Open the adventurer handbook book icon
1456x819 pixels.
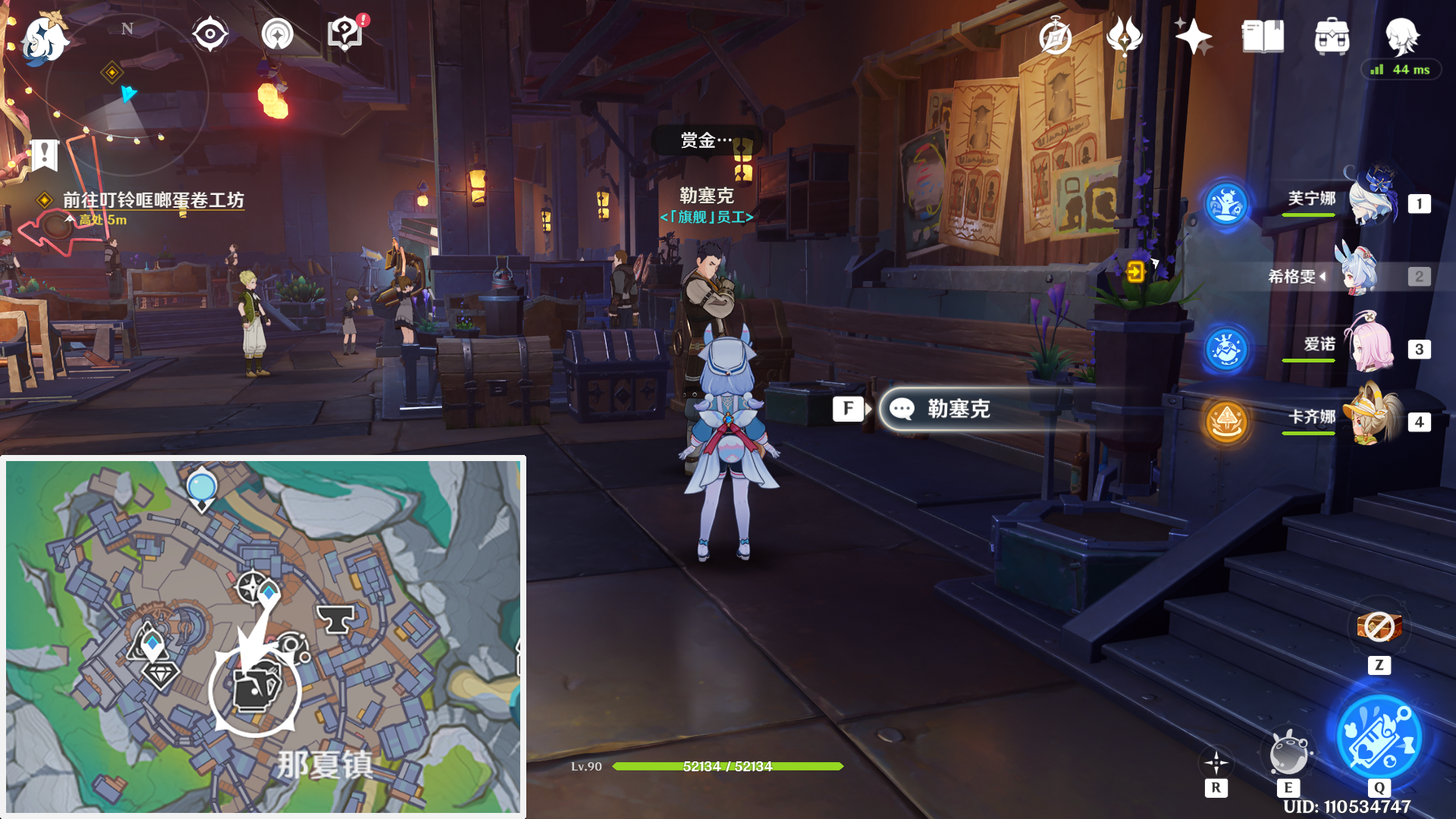pos(1263,36)
